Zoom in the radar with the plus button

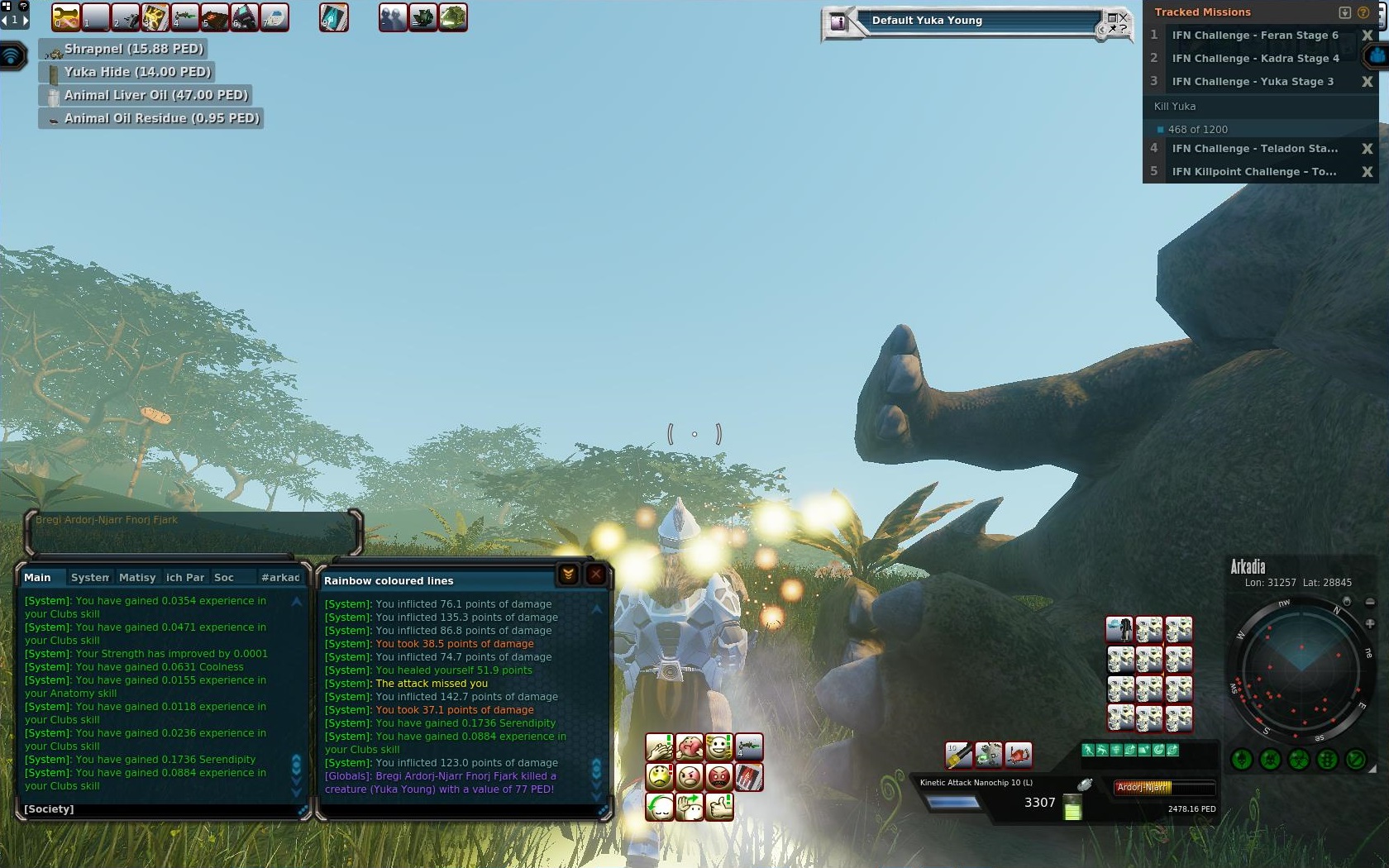[1369, 623]
